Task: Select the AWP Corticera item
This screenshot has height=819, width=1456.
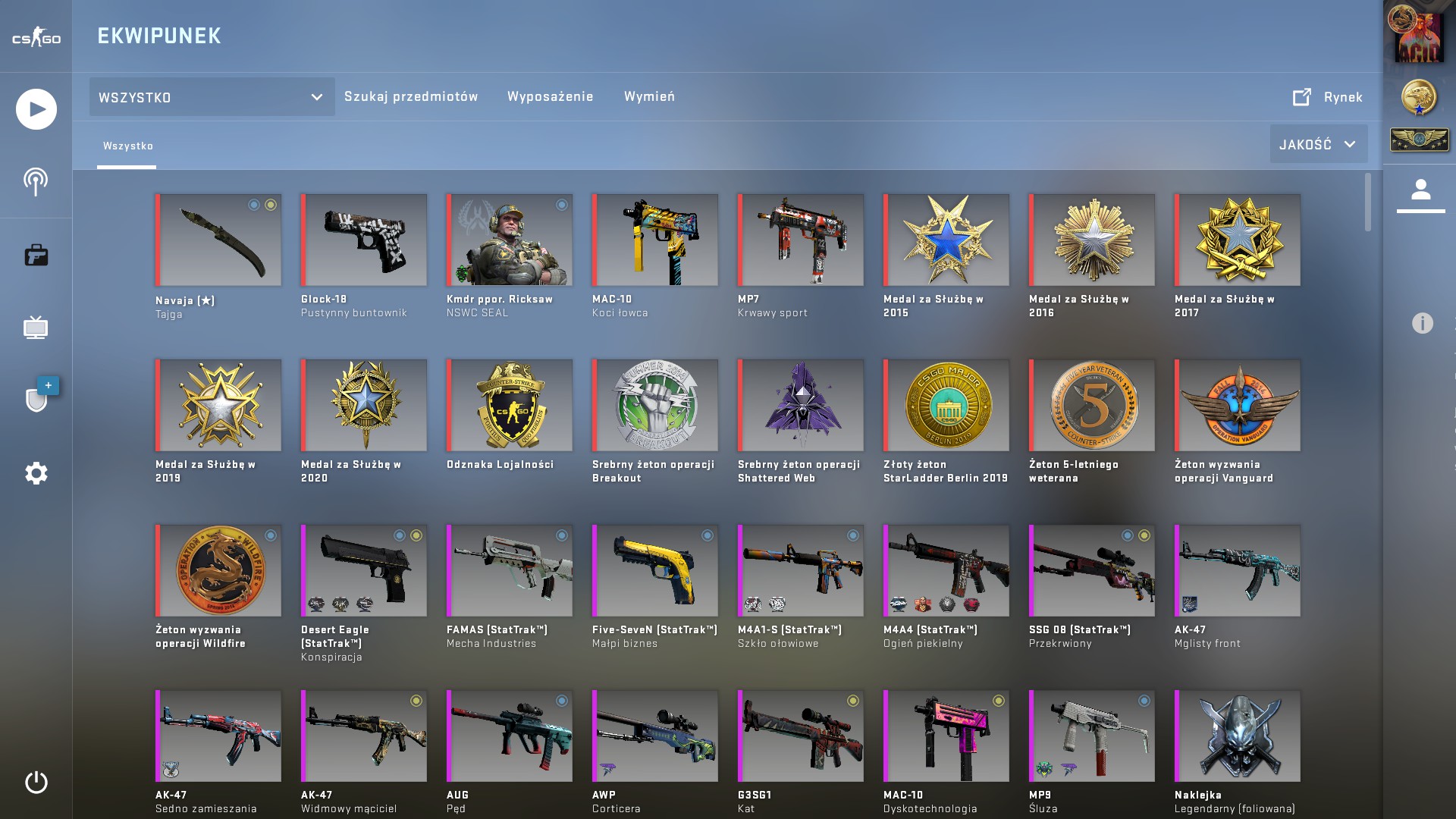Action: coord(654,736)
